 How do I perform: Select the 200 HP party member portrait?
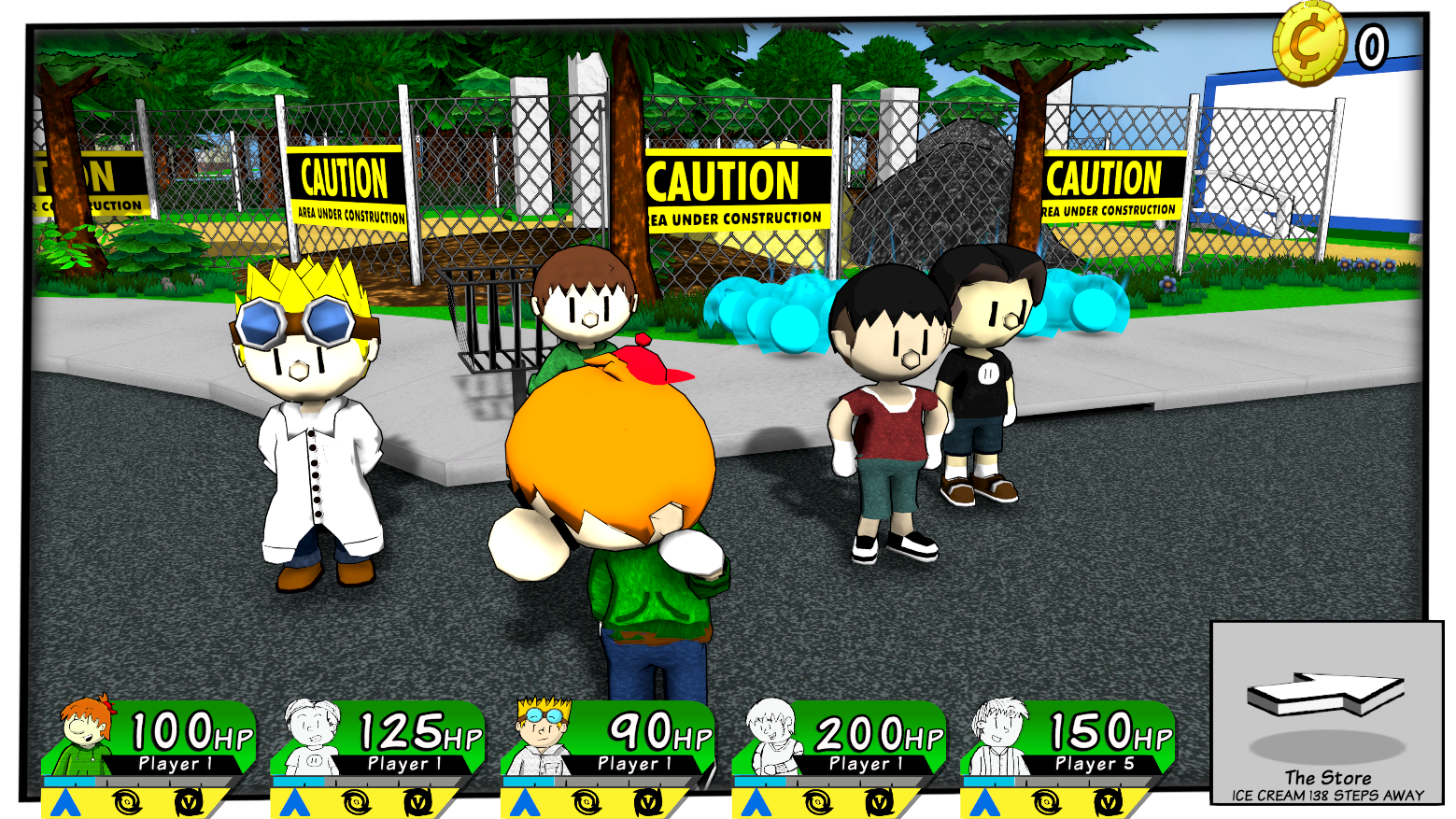[772, 736]
